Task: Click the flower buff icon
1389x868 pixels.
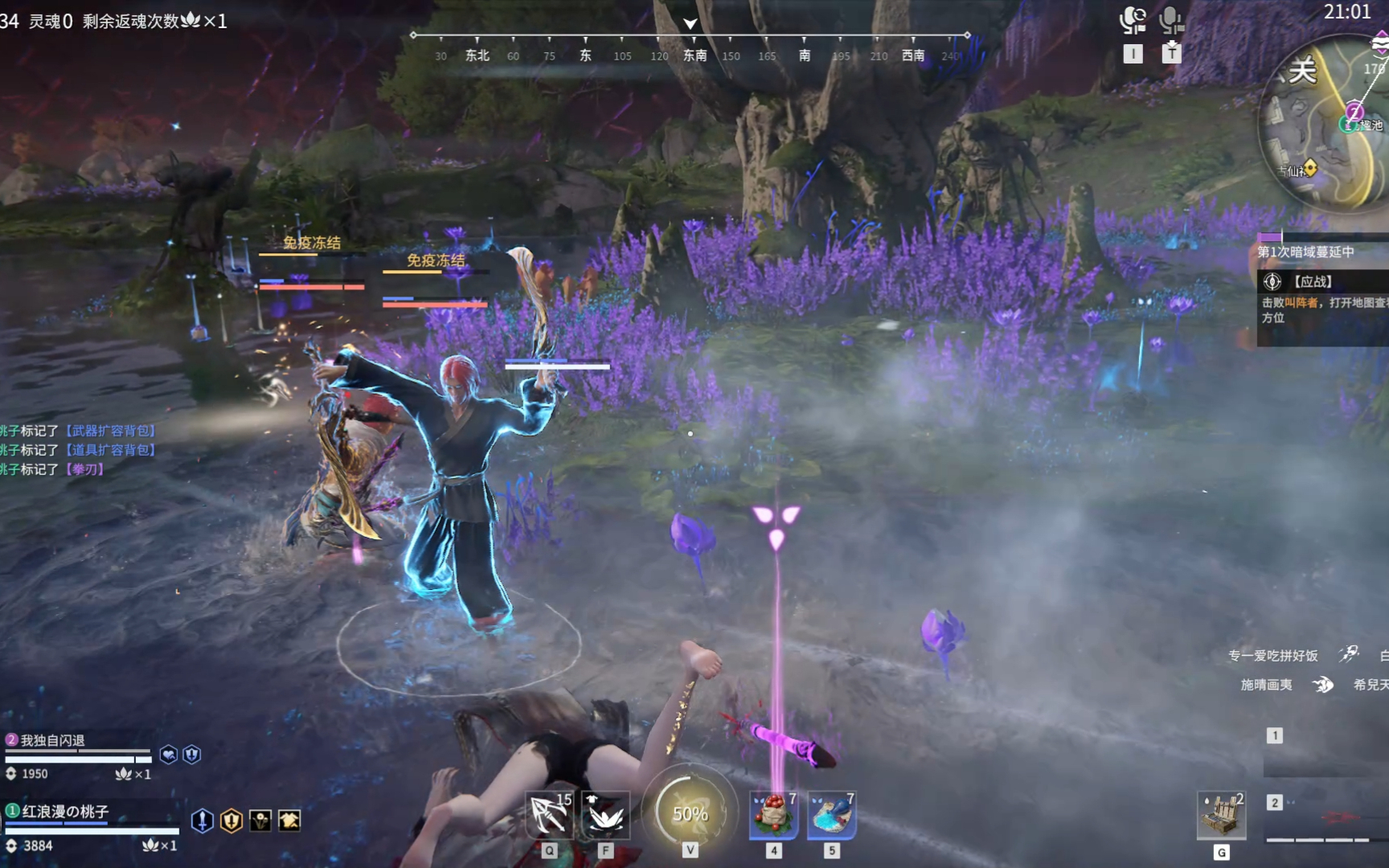Action: tap(260, 821)
